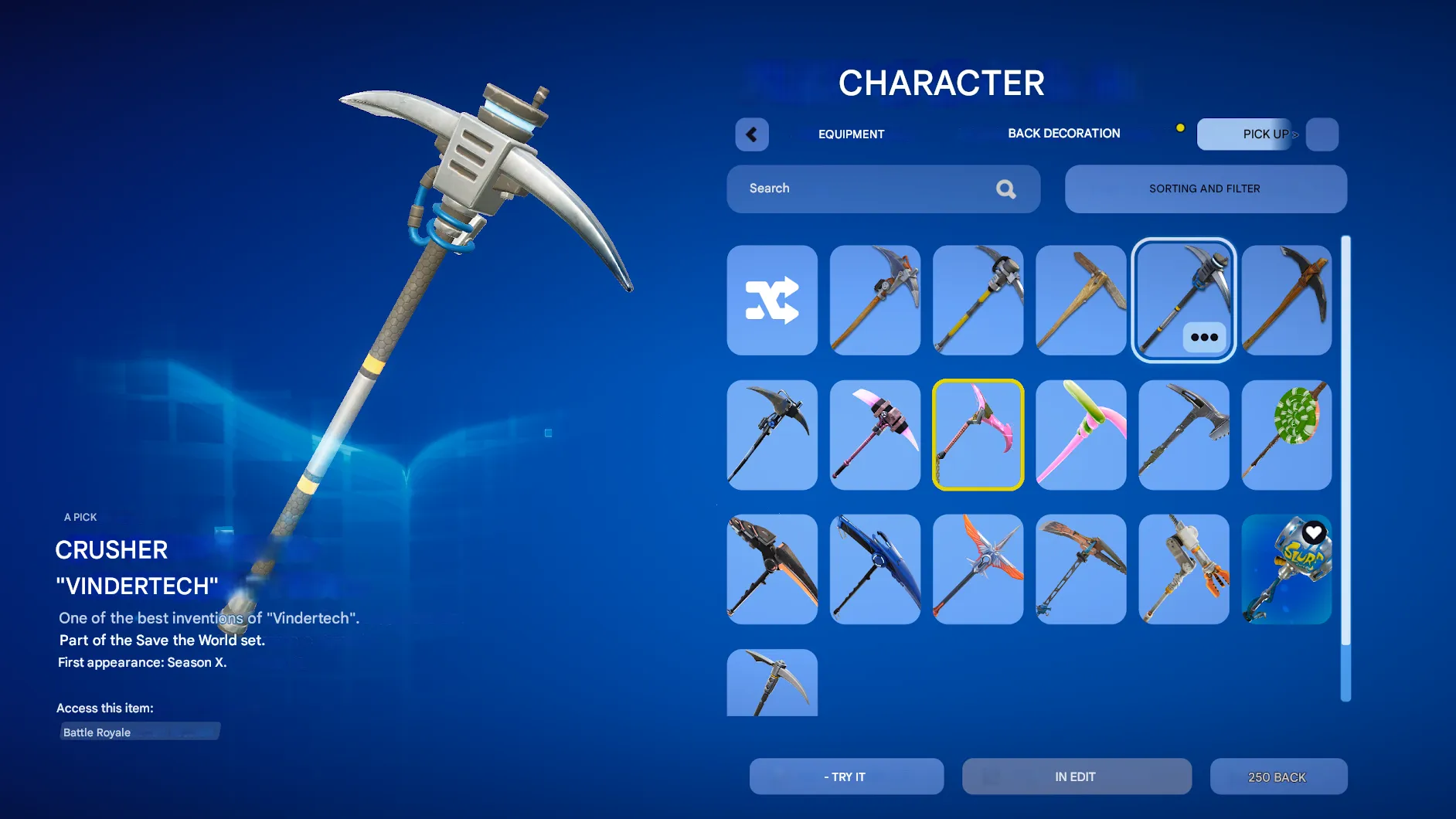Viewport: 1456px width, 819px height.
Task: Select the blue pickaxe in the third row
Action: point(874,569)
